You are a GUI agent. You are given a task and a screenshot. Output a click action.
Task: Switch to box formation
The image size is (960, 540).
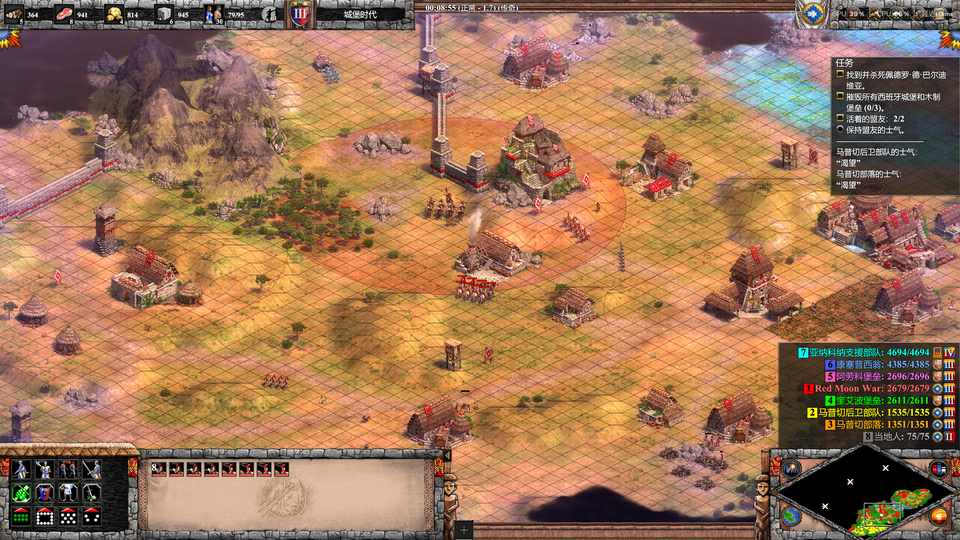(x=44, y=516)
